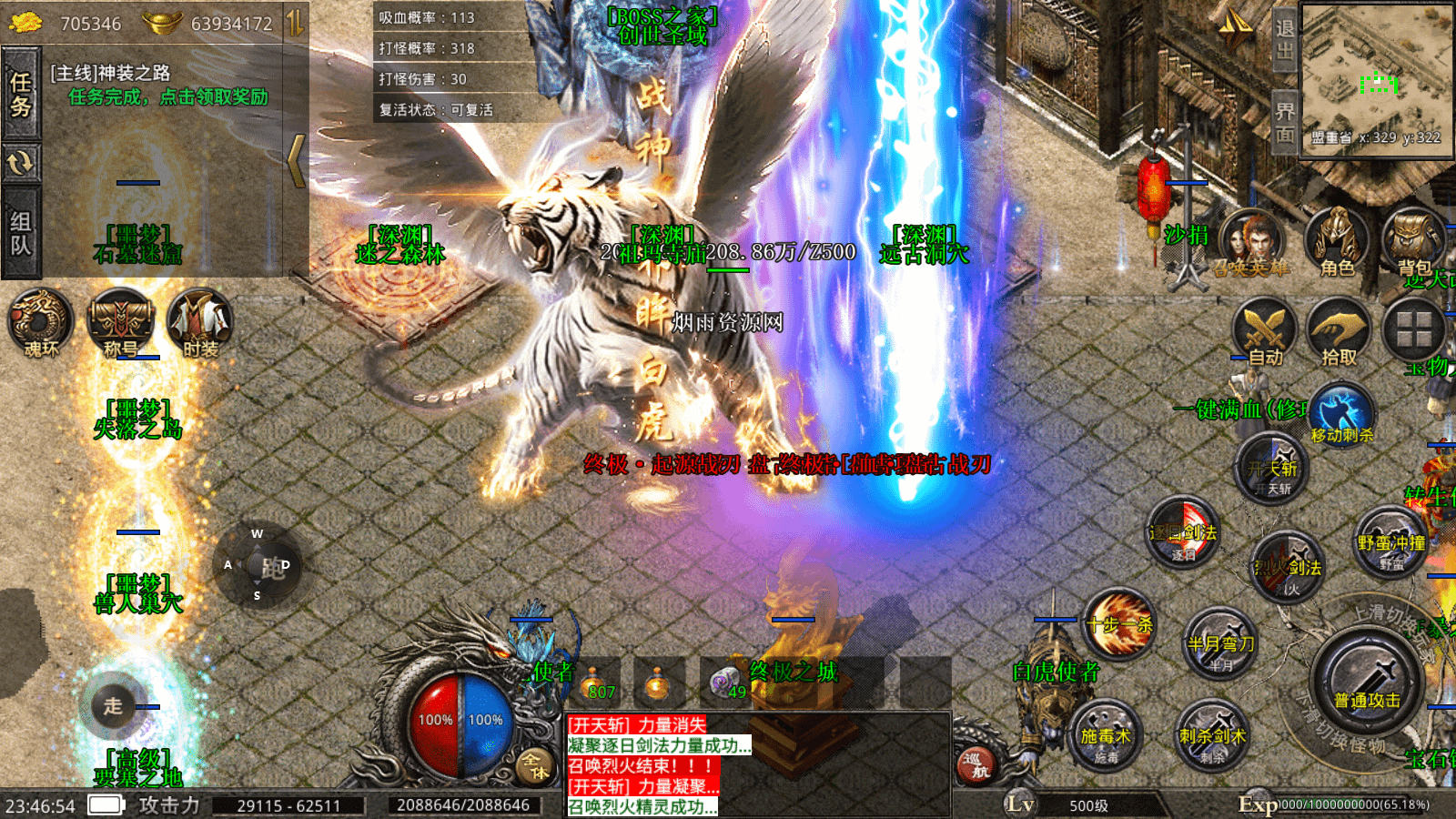
Task: Open the minimap
Action: point(1376,80)
